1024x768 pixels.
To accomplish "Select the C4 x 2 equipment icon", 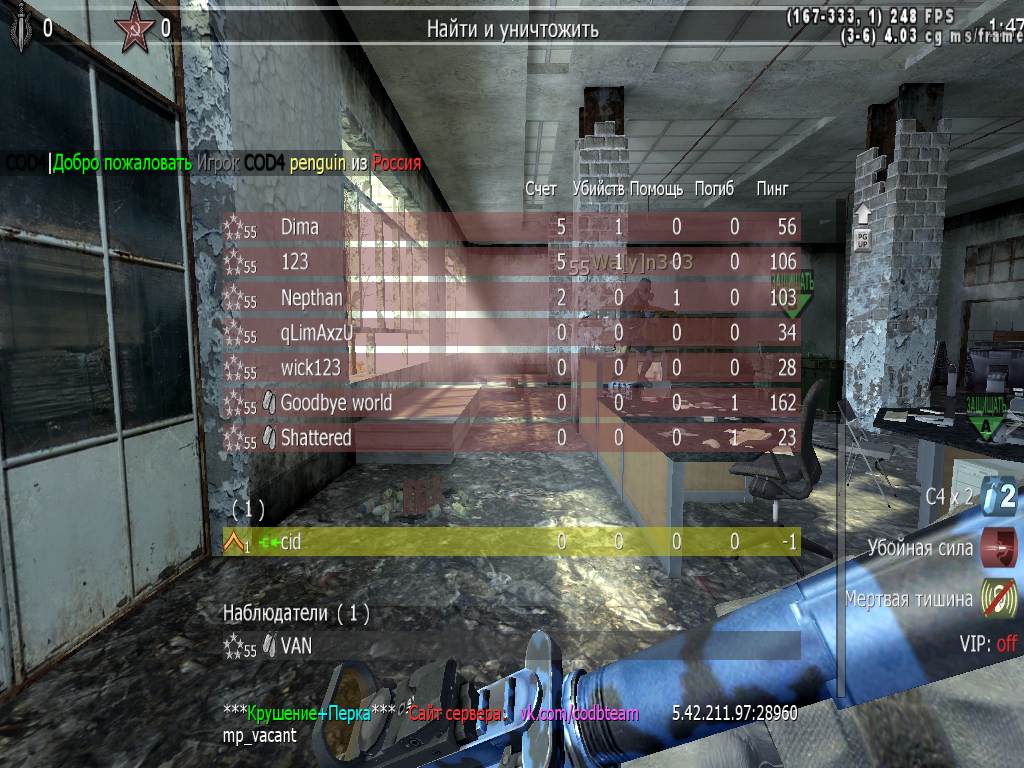I will pos(998,495).
